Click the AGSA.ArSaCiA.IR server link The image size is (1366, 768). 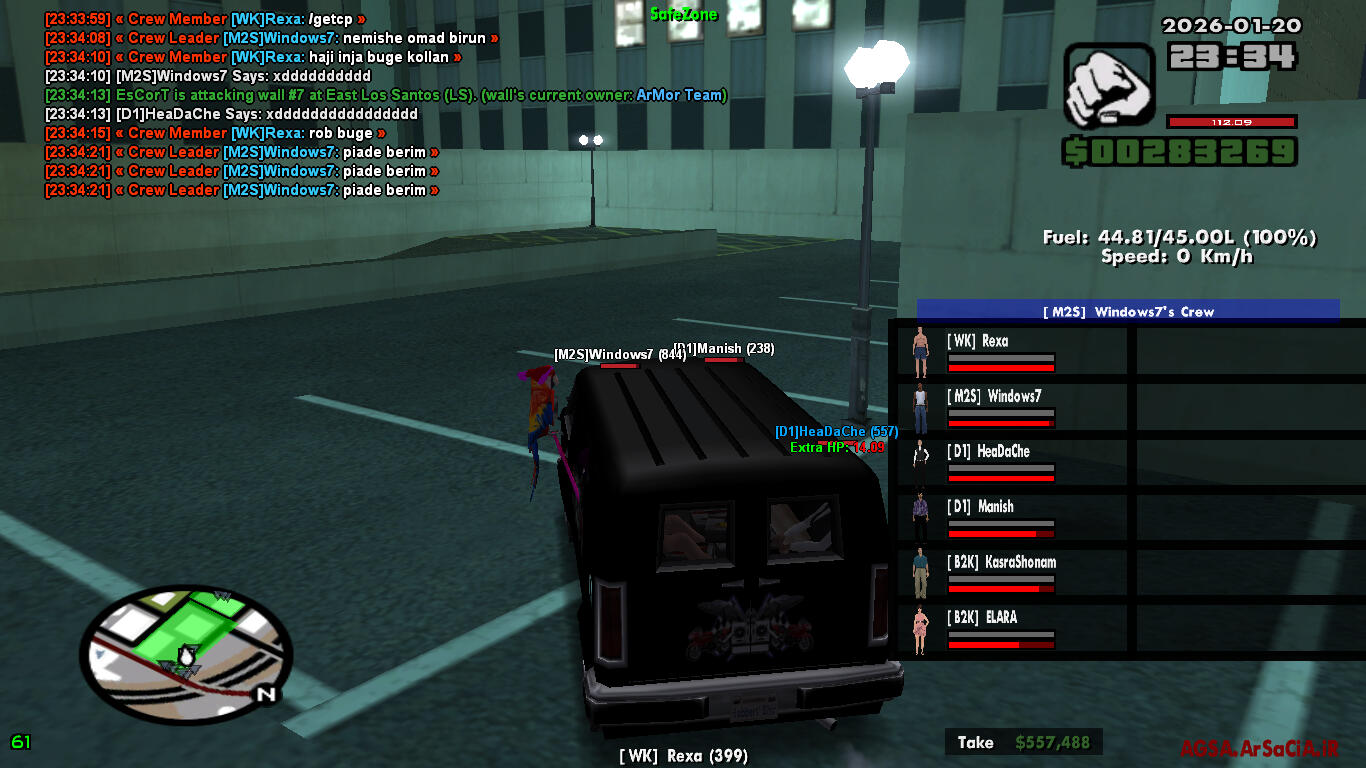1258,748
